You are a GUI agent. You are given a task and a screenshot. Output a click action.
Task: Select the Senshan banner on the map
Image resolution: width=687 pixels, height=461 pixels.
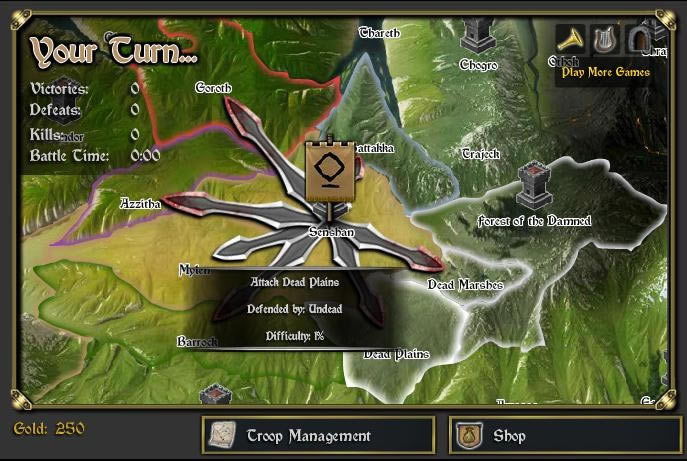coord(331,171)
